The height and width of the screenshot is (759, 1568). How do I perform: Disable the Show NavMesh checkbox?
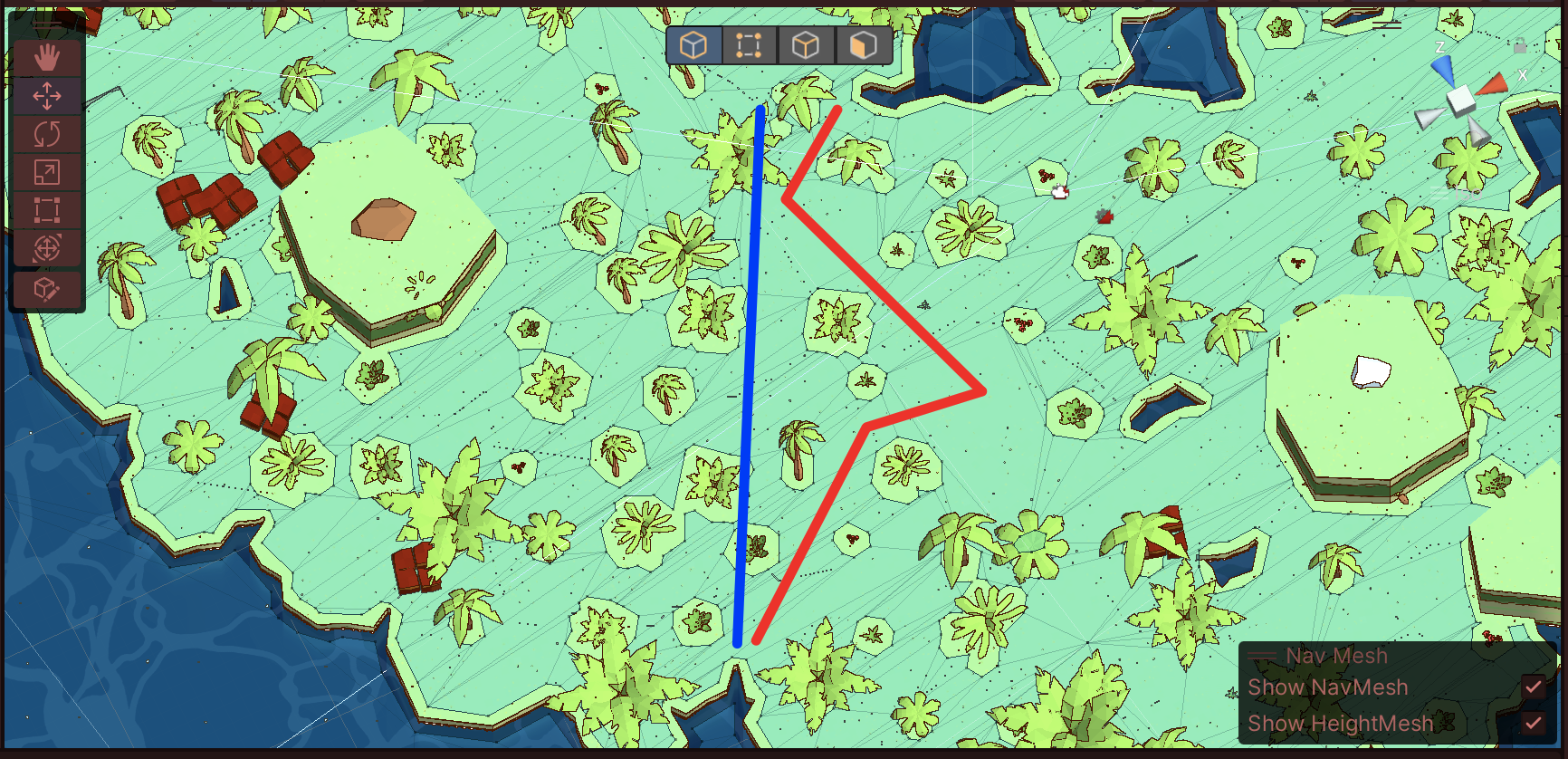(1534, 687)
